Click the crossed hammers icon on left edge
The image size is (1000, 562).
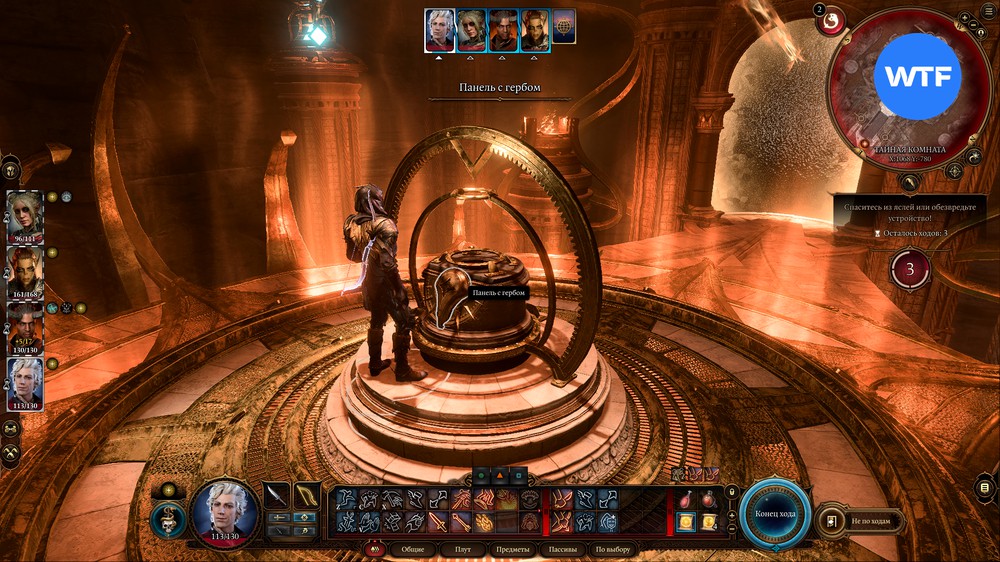pos(13,452)
